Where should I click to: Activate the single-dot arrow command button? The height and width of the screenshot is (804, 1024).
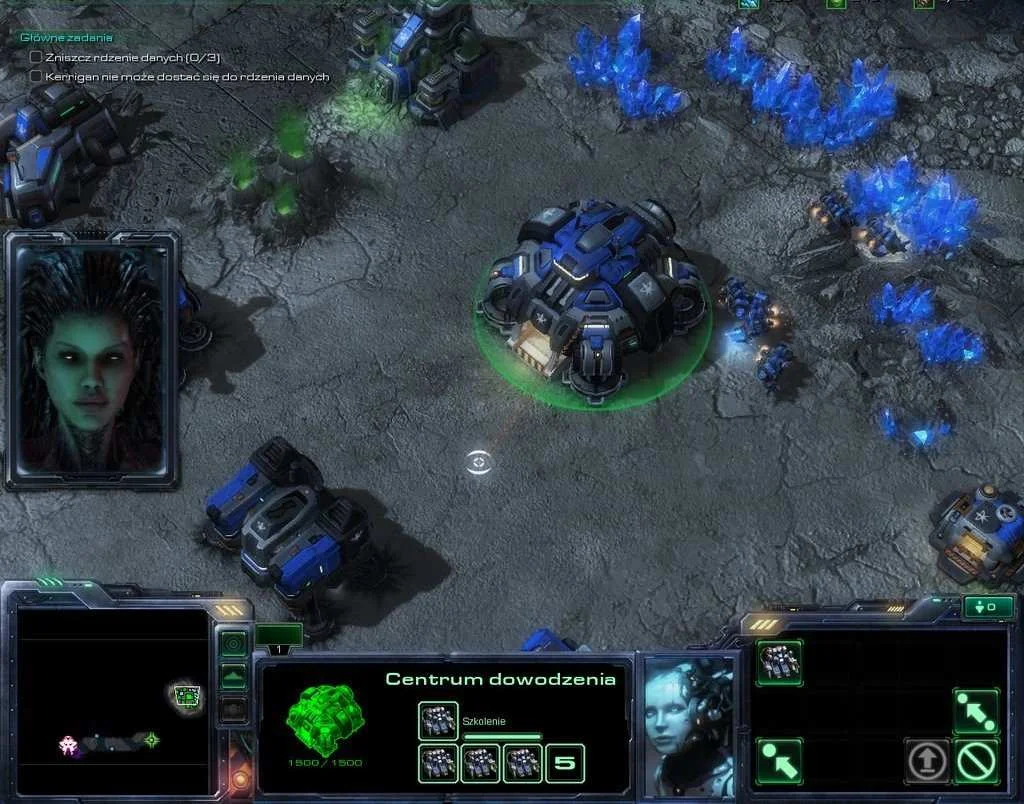[x=779, y=761]
